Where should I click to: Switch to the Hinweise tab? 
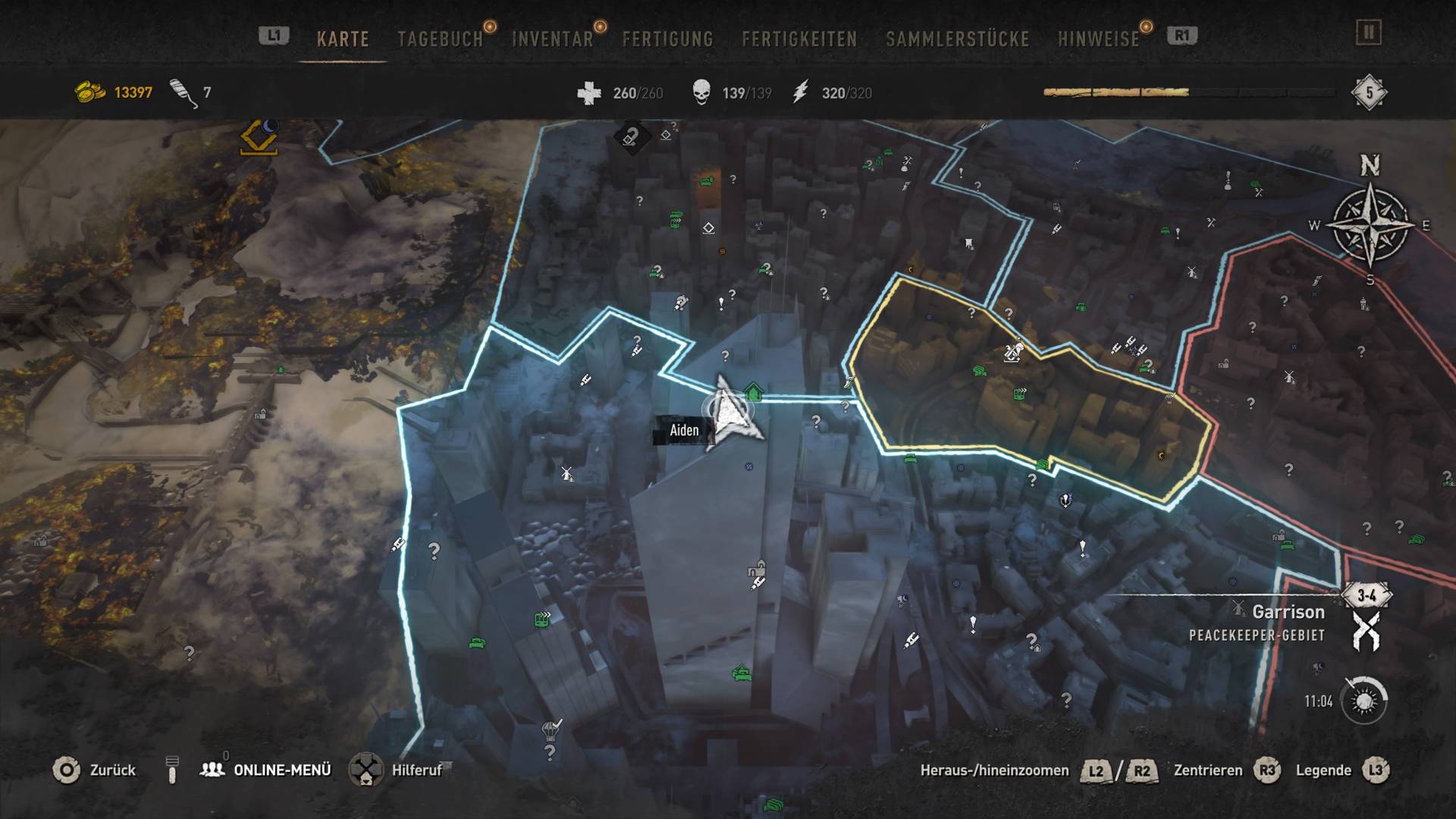[1098, 39]
